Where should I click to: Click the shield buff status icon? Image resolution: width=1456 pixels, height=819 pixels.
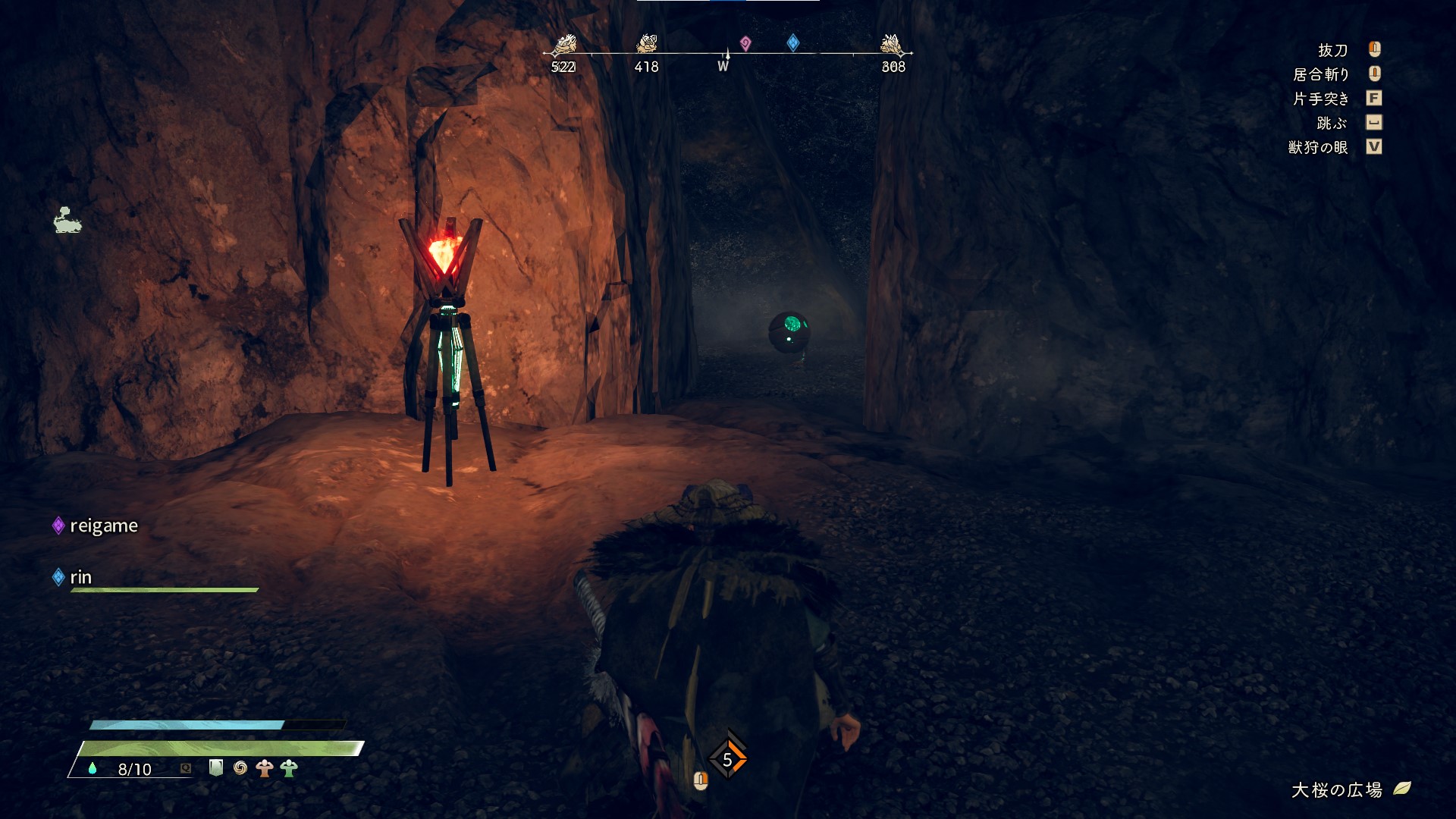[x=216, y=767]
